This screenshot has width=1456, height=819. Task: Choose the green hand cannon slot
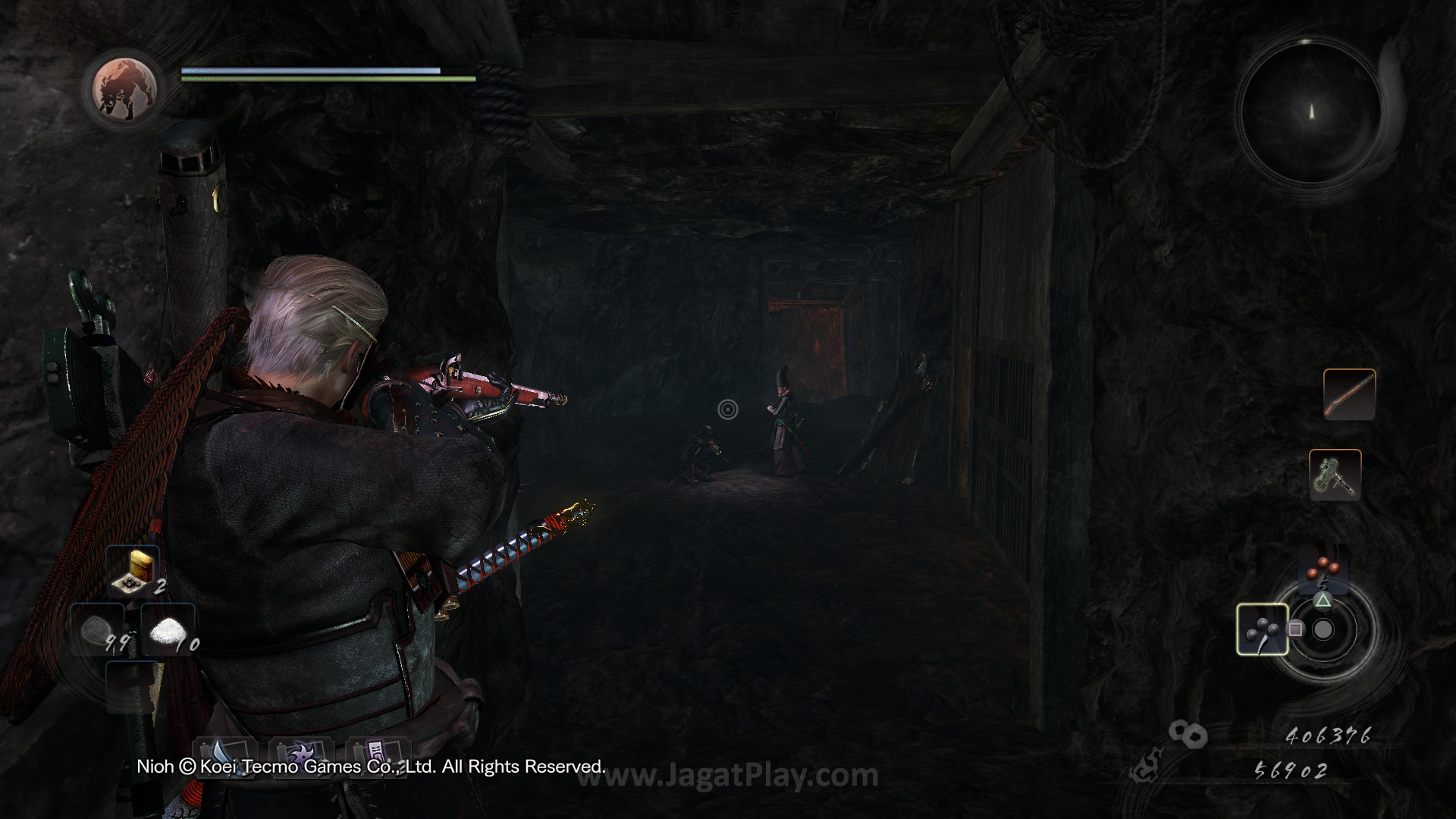coord(1335,475)
